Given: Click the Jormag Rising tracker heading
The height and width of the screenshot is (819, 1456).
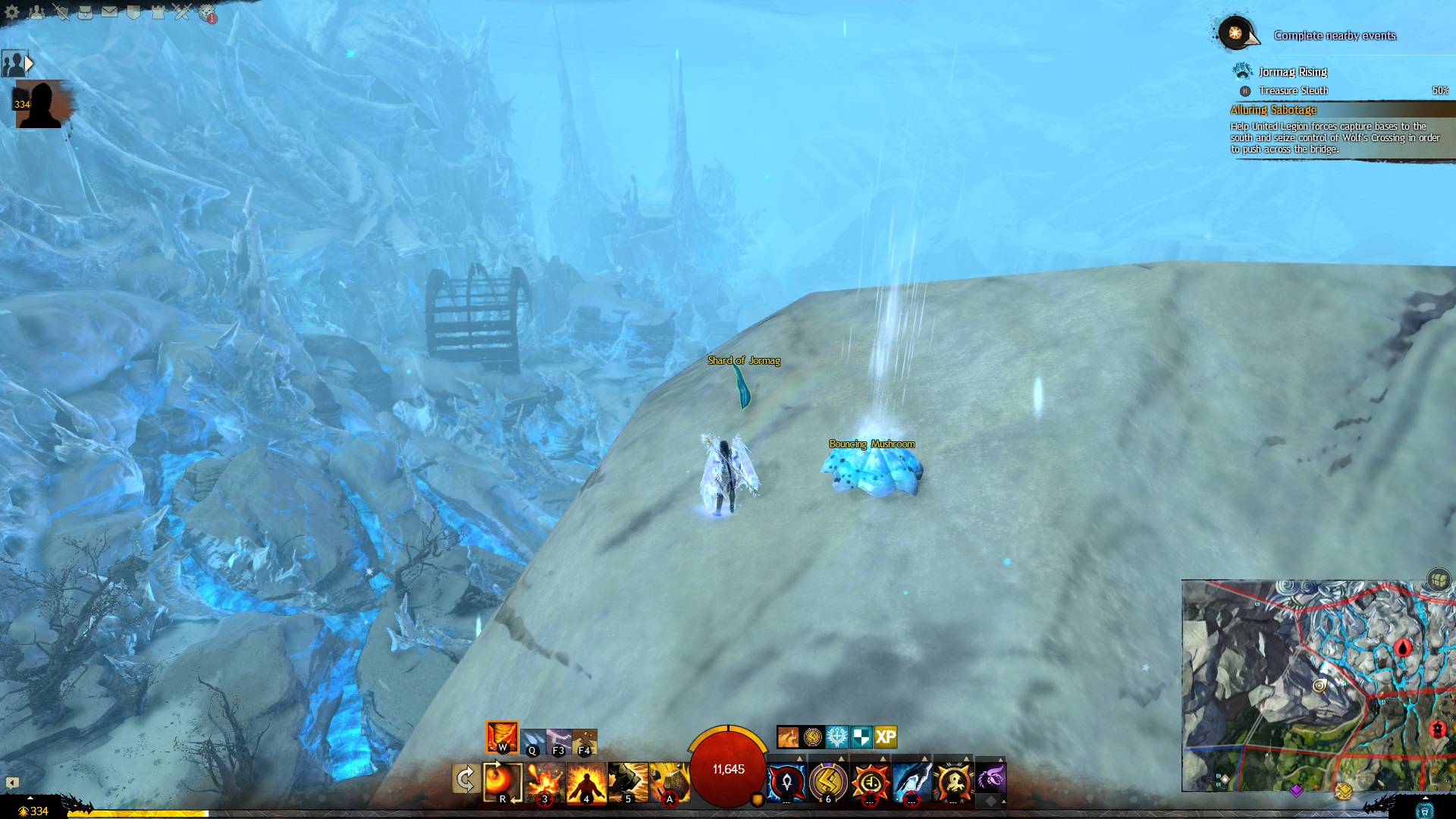Looking at the screenshot, I should click(x=1292, y=72).
